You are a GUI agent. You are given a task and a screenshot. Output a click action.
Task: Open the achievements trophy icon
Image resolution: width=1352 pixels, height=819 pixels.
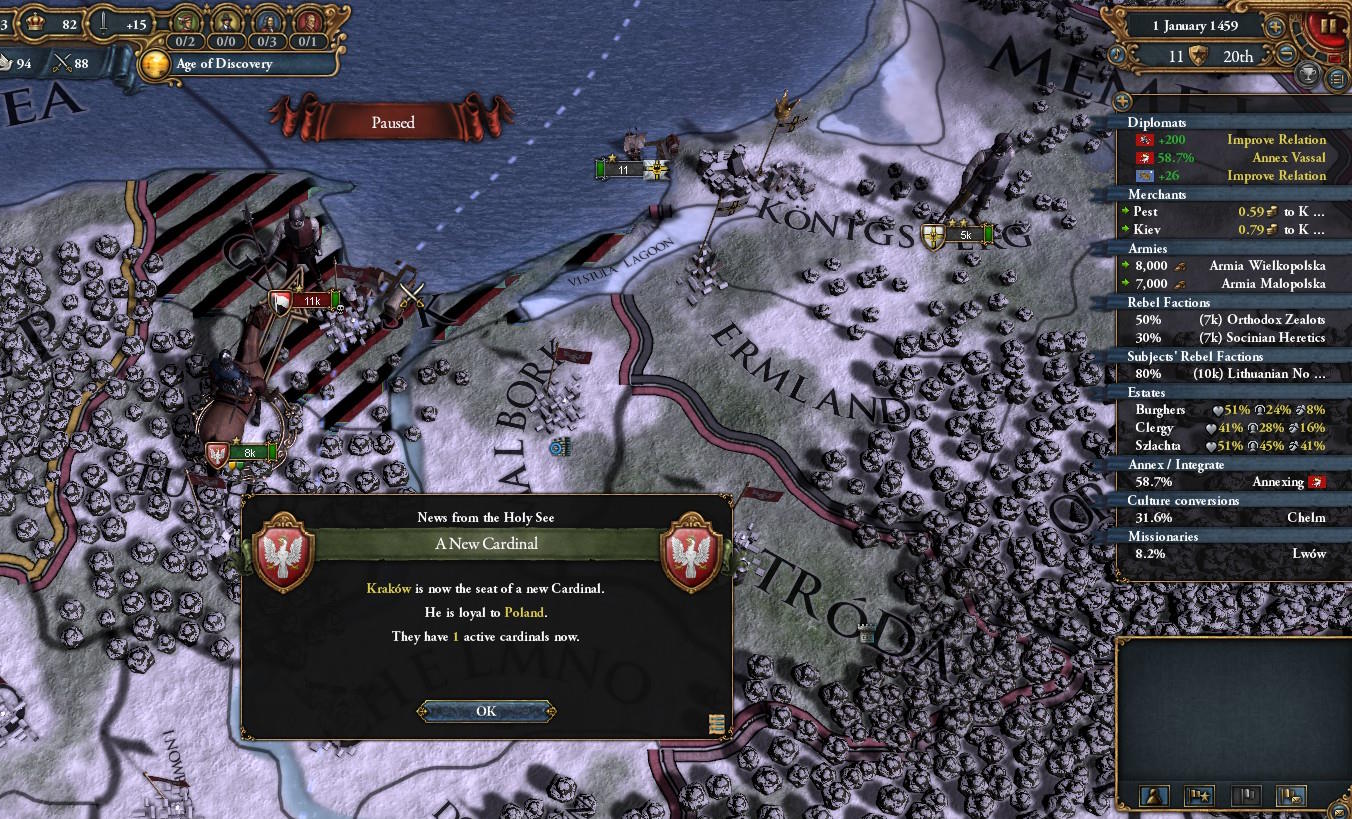tap(1307, 74)
